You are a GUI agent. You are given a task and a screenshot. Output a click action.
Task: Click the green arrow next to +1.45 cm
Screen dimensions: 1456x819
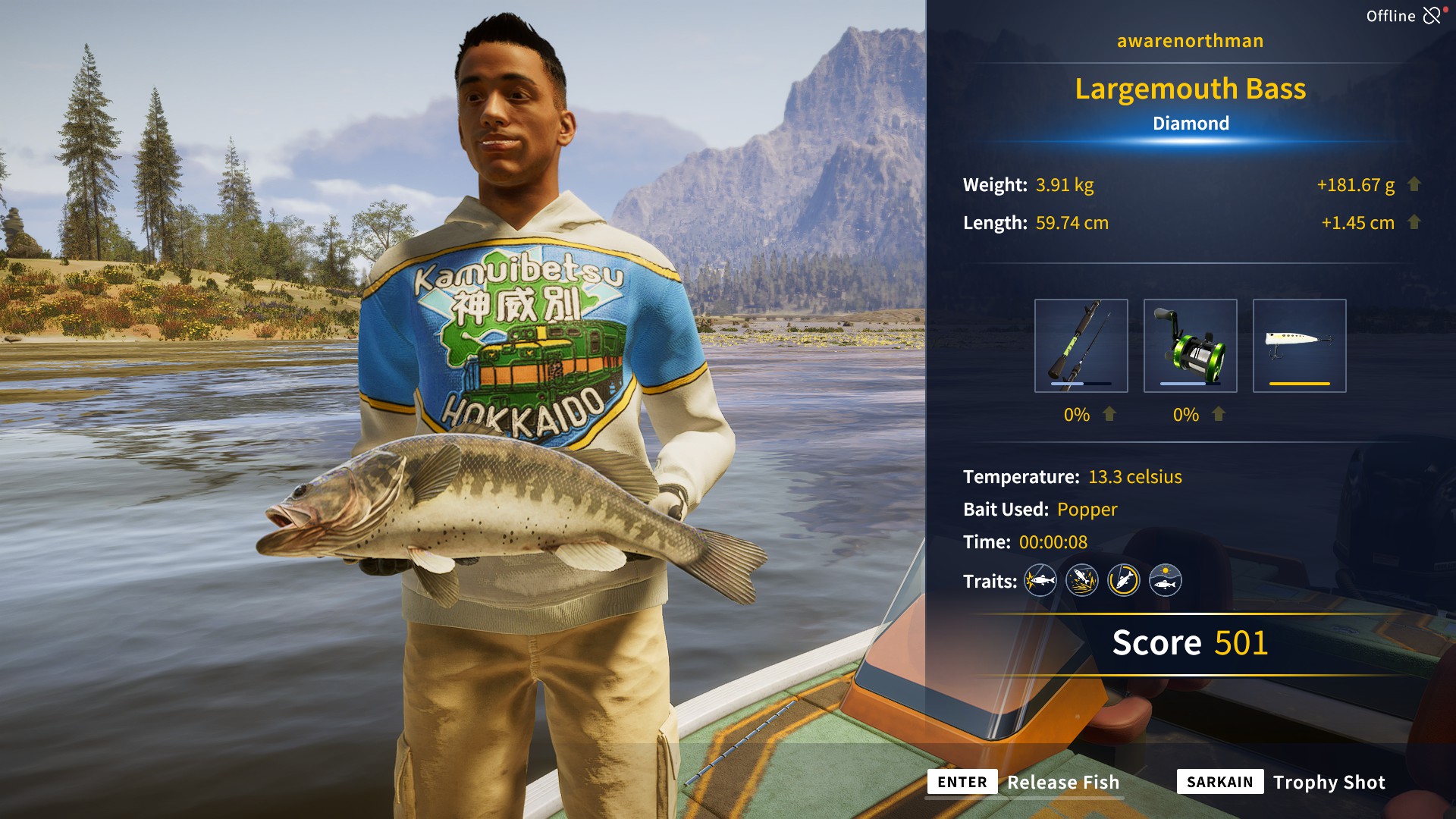1412,223
